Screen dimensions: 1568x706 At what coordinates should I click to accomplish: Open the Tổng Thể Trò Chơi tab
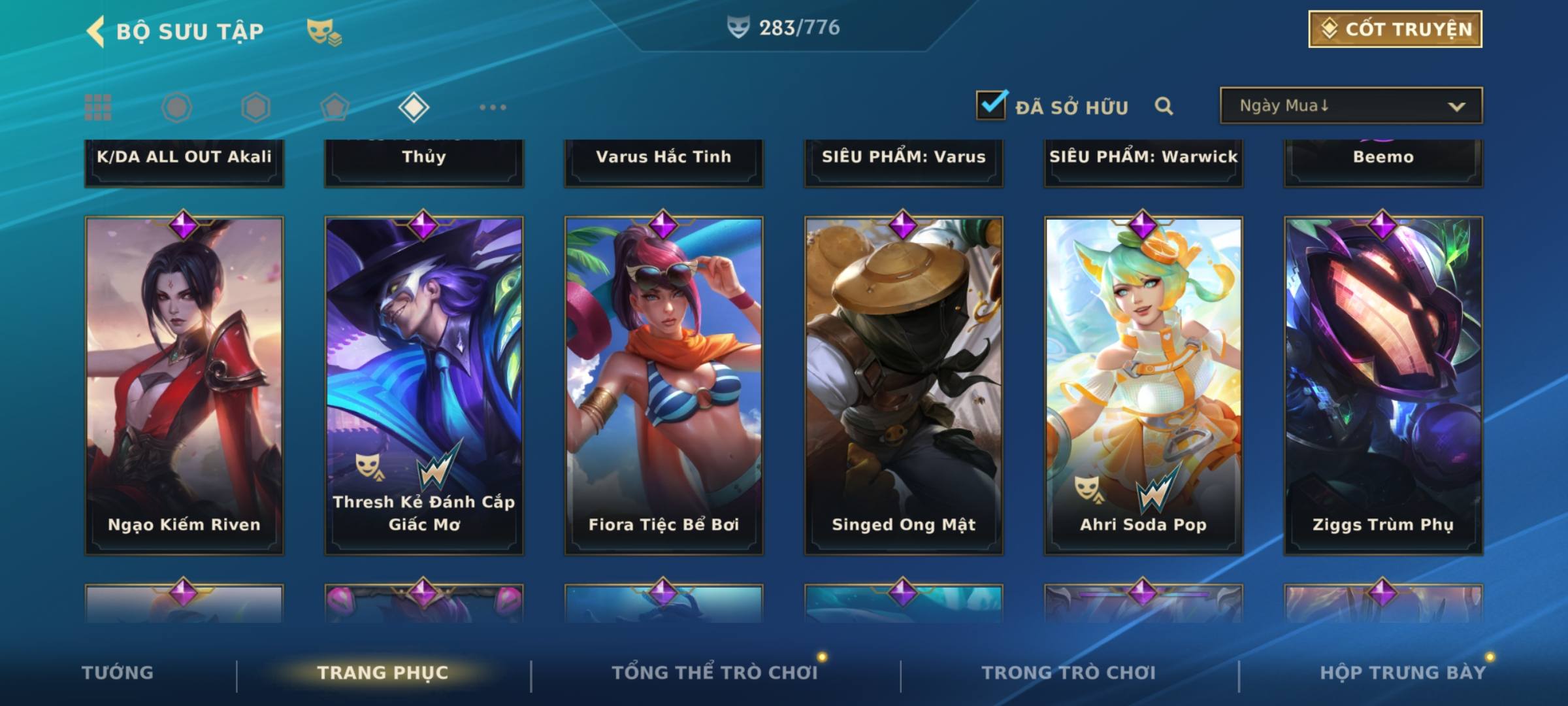[715, 673]
